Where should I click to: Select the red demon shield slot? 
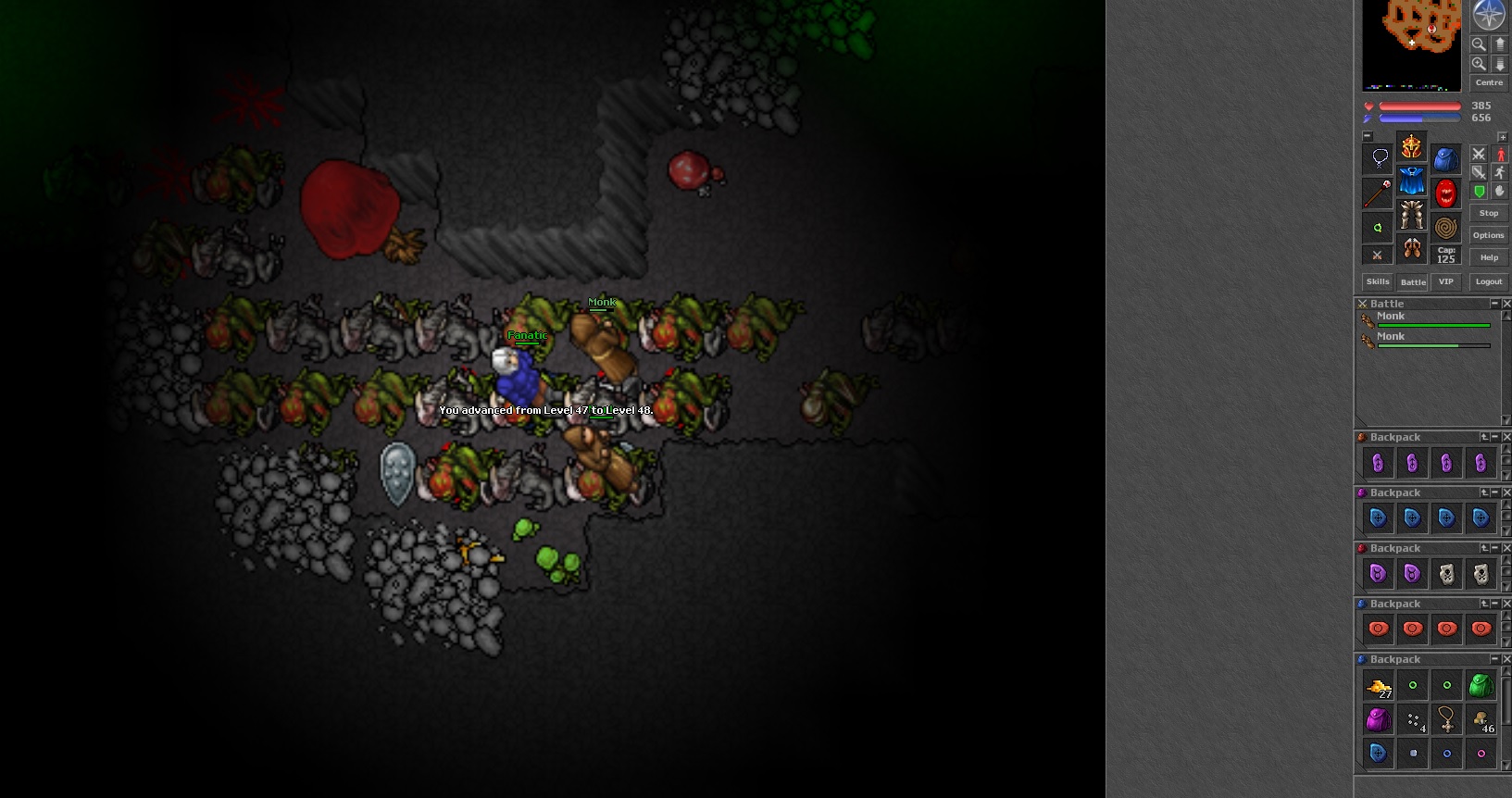tap(1445, 193)
